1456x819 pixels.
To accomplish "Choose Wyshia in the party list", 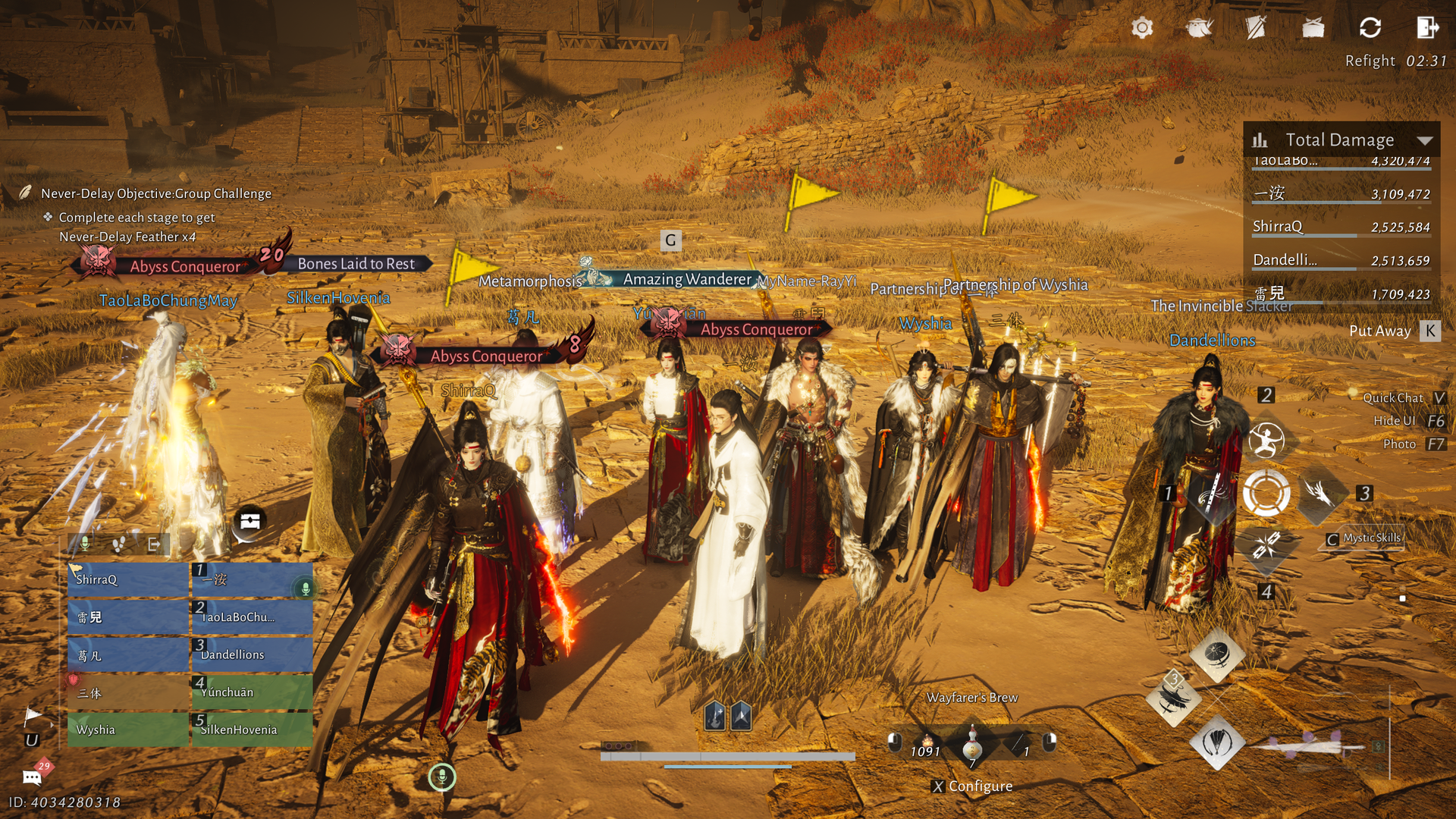I will click(x=127, y=730).
